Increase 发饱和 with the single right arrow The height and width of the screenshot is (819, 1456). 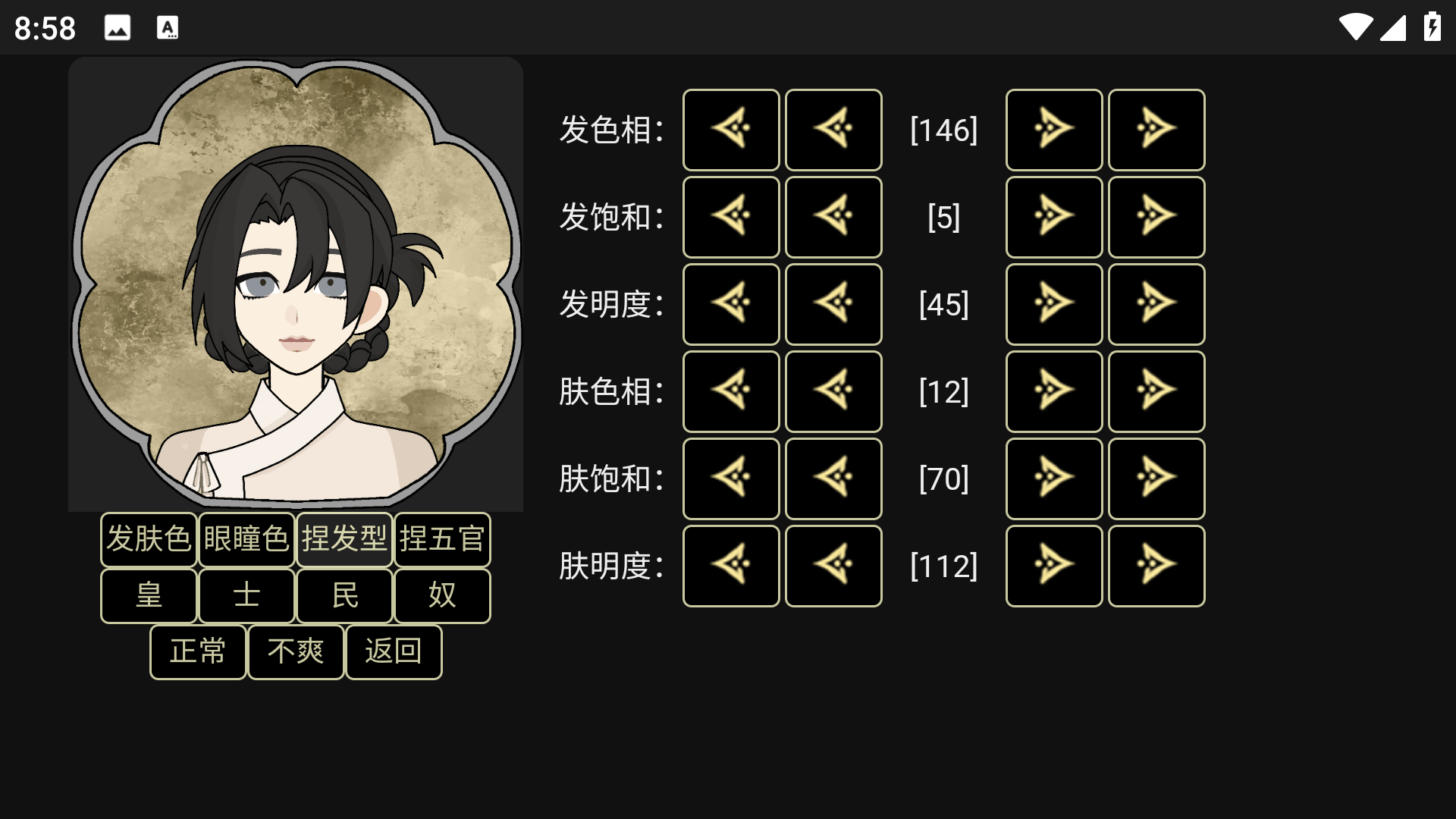click(x=1054, y=217)
